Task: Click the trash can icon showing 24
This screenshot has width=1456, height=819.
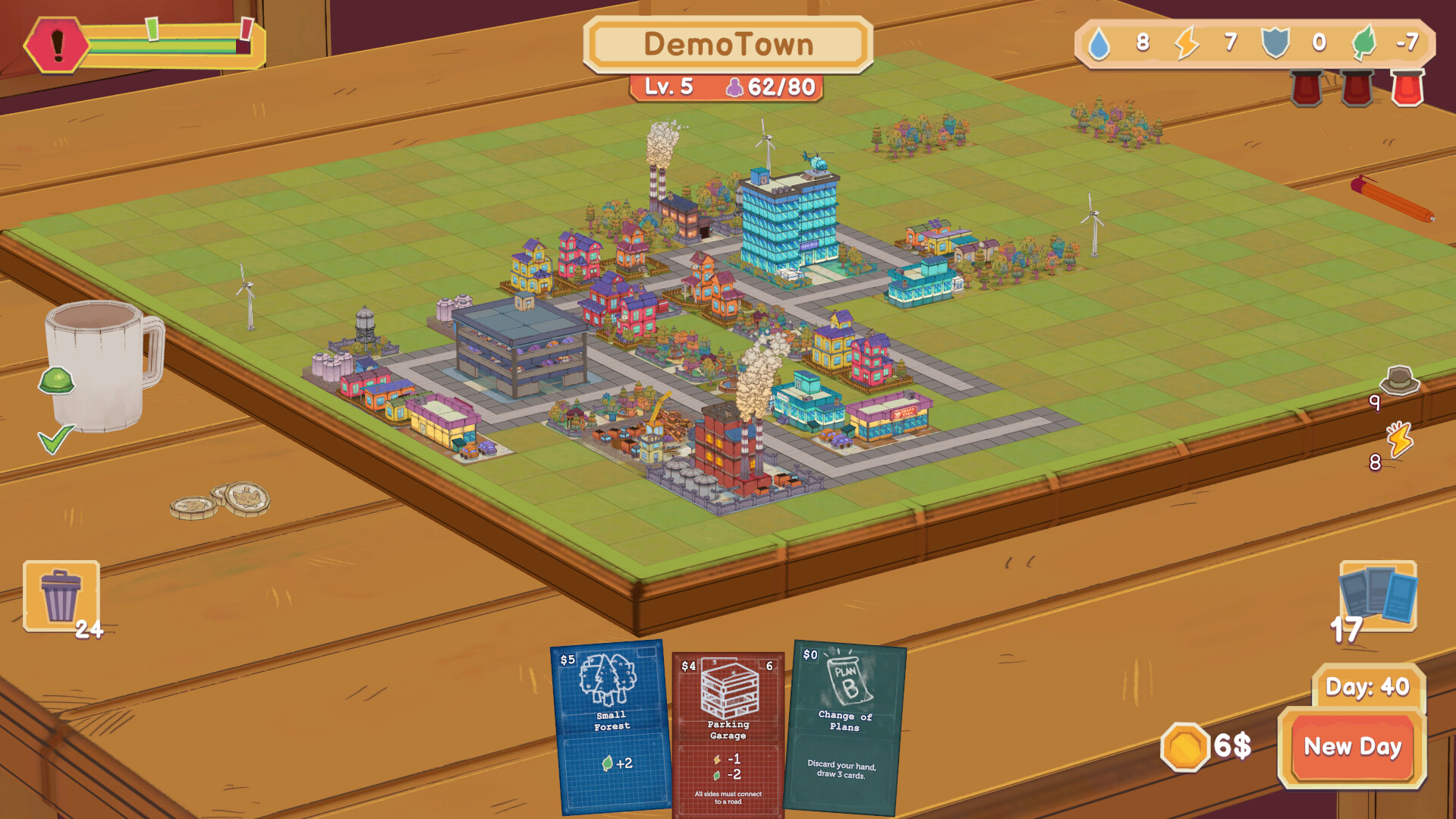Action: coord(62,596)
